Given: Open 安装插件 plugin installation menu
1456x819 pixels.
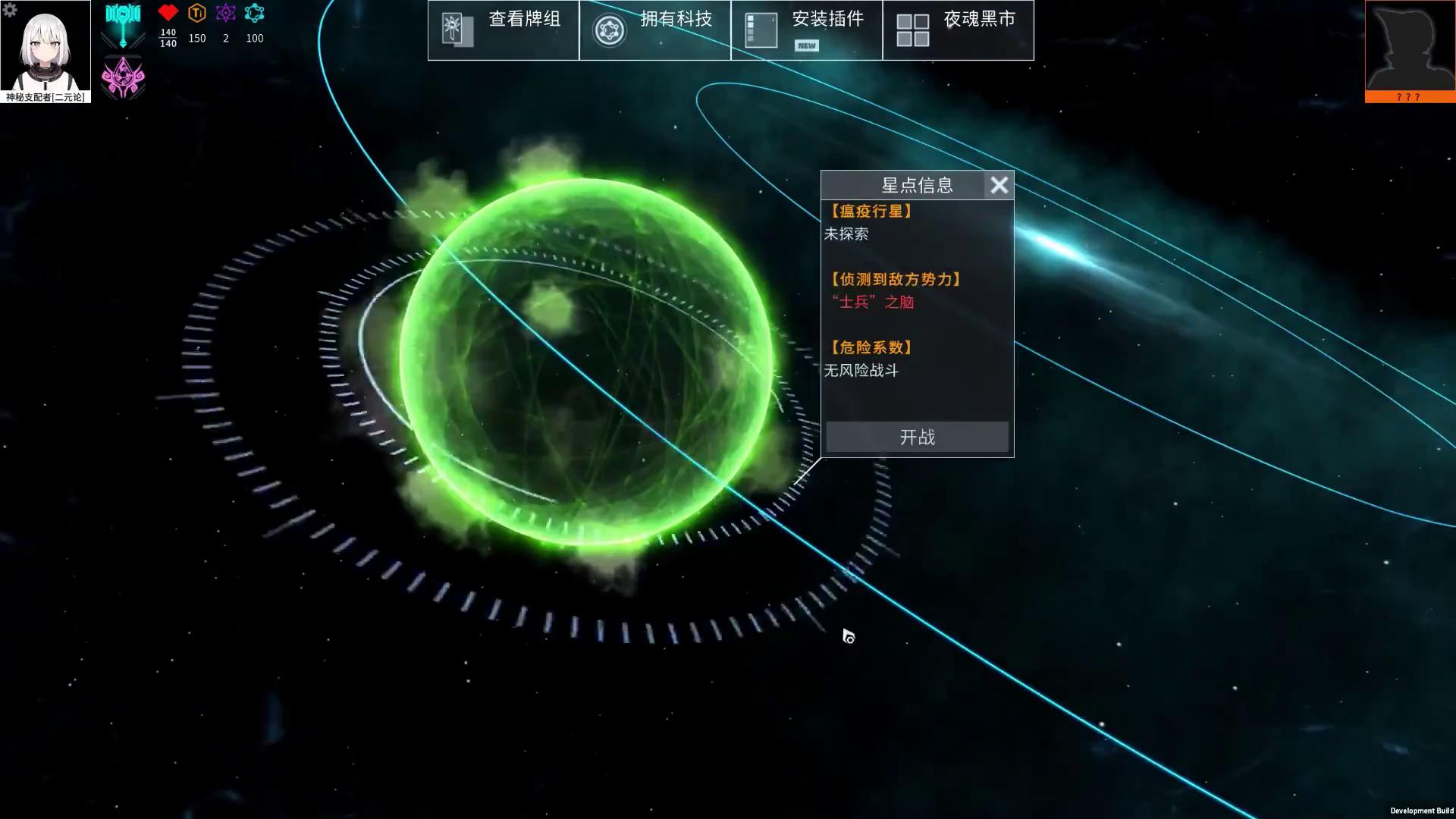Looking at the screenshot, I should pyautogui.click(x=806, y=30).
